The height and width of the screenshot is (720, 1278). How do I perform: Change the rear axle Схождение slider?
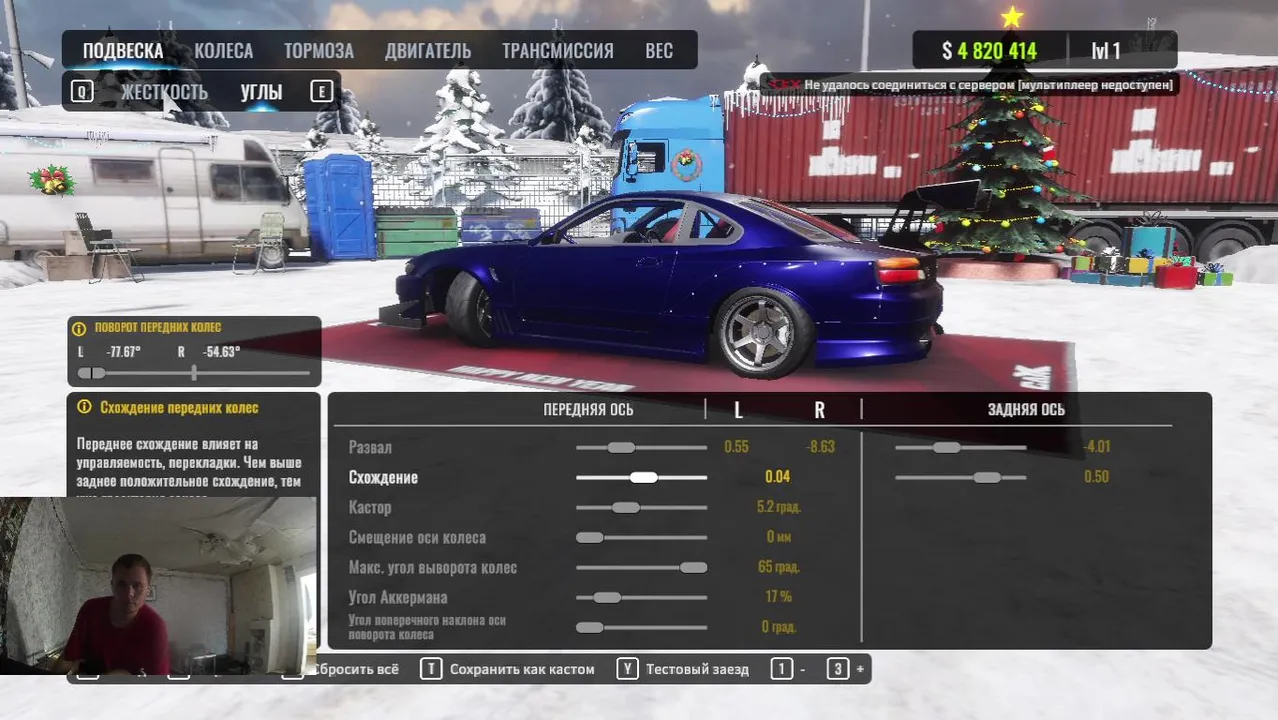986,477
